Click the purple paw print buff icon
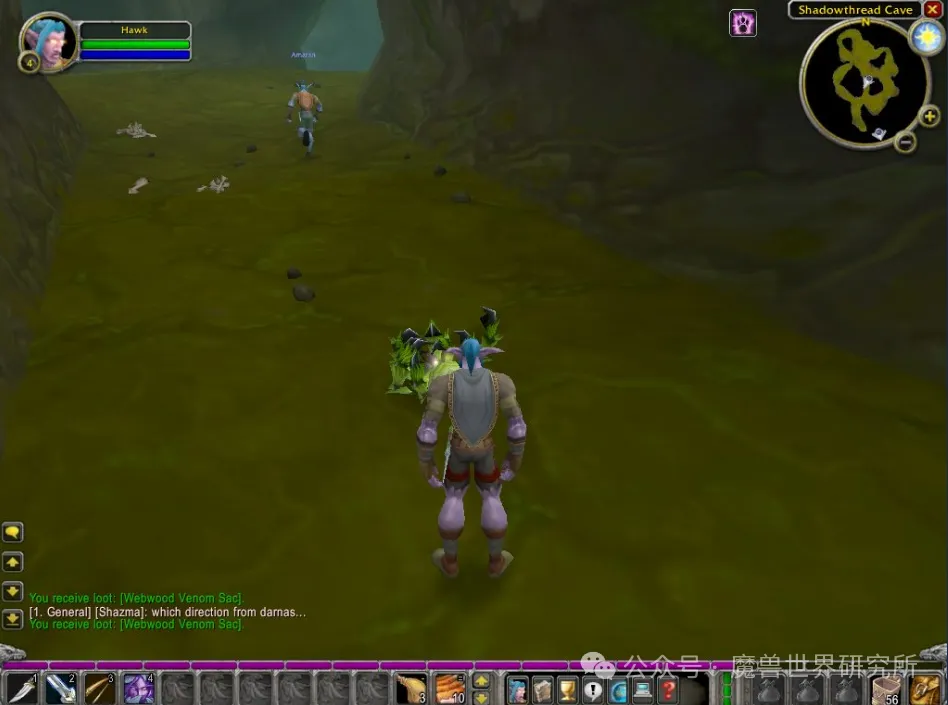This screenshot has height=705, width=948. coord(743,23)
